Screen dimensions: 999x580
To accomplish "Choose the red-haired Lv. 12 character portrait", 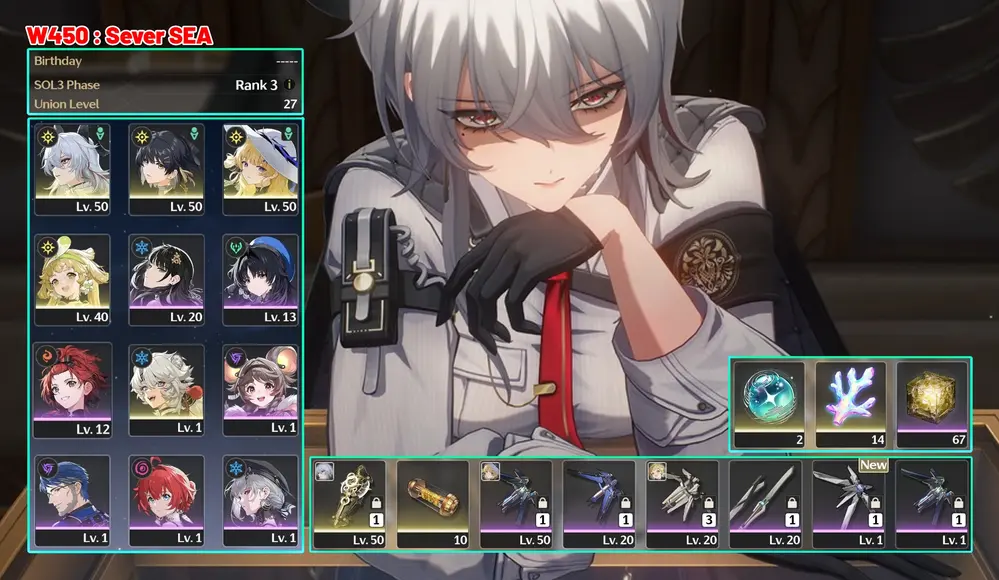I will (71, 388).
